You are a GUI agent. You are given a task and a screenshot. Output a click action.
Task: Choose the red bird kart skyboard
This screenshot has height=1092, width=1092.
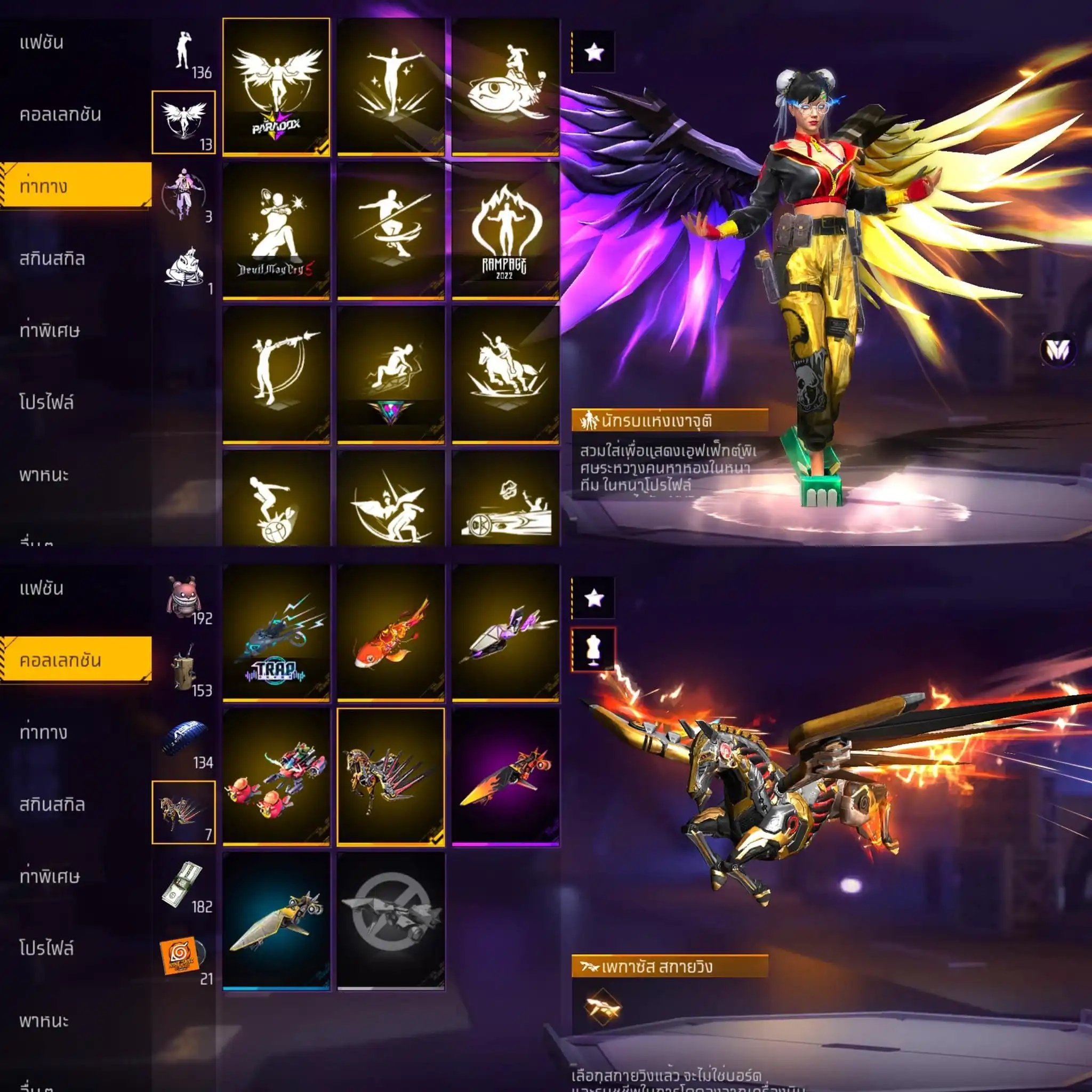click(x=276, y=776)
